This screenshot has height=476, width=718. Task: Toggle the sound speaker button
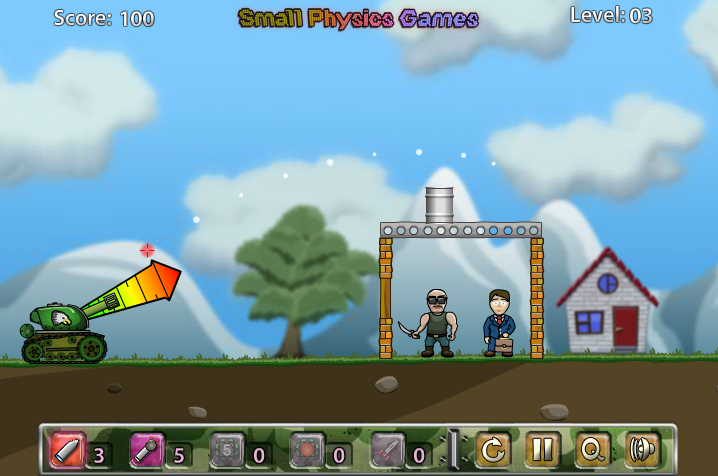pyautogui.click(x=643, y=449)
